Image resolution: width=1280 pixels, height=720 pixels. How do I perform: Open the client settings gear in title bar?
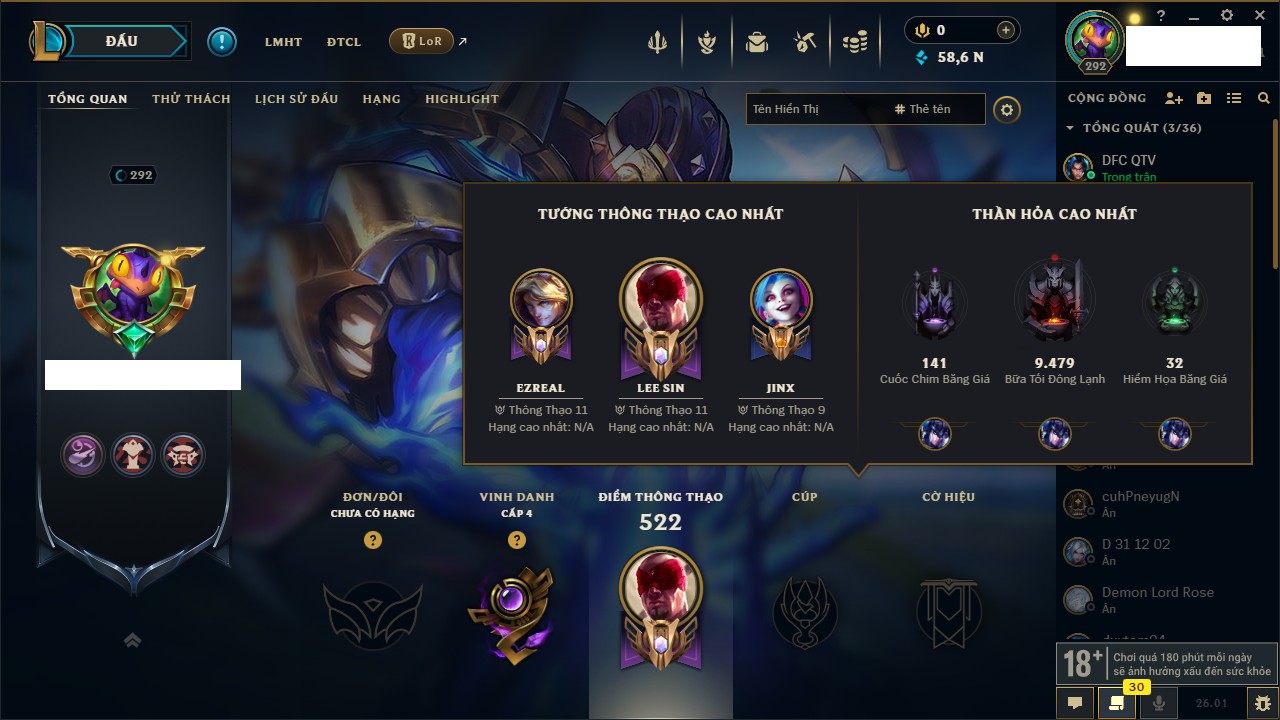pyautogui.click(x=1227, y=16)
